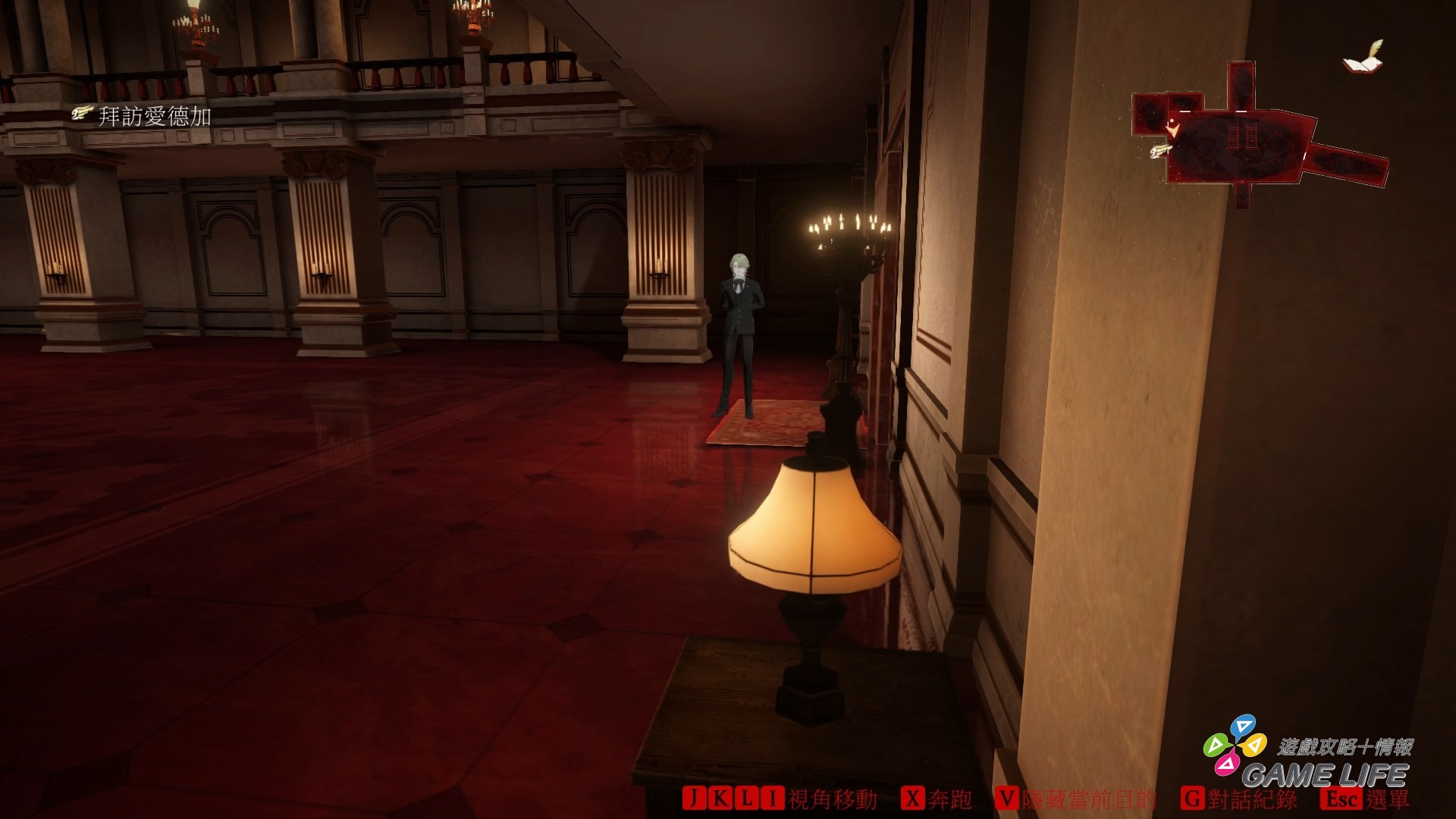Toggle 隱藏當前目的 to hide the objective
Image resolution: width=1456 pixels, height=819 pixels.
(x=1087, y=798)
